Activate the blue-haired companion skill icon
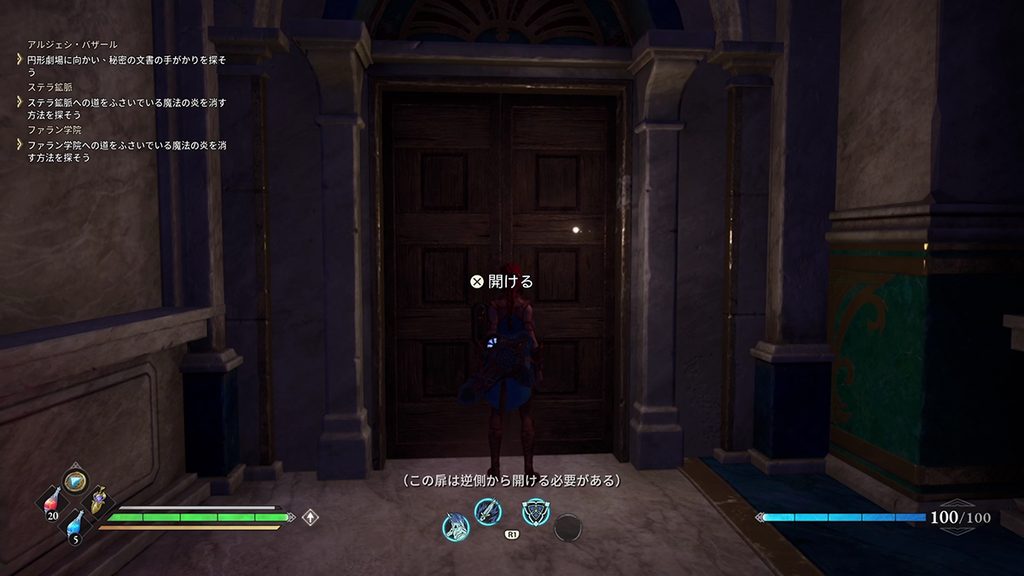This screenshot has width=1024, height=576. [x=456, y=525]
